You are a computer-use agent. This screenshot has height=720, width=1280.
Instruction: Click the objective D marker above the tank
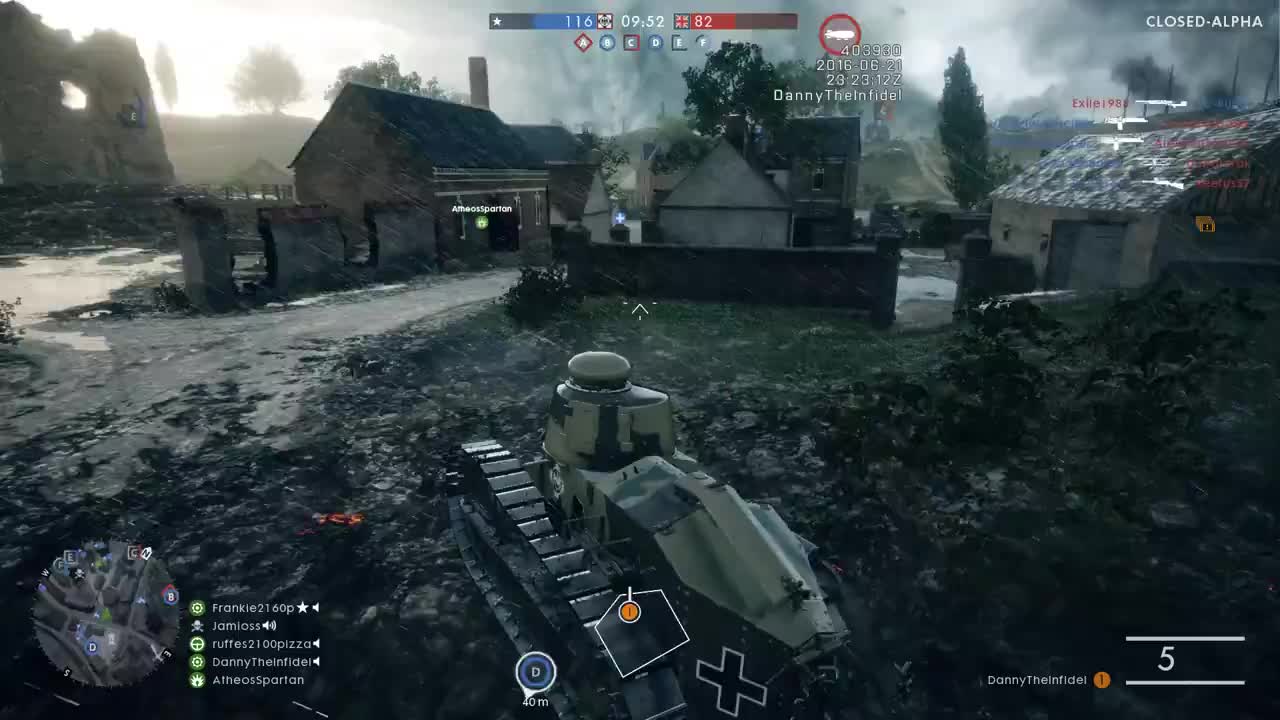tap(535, 672)
